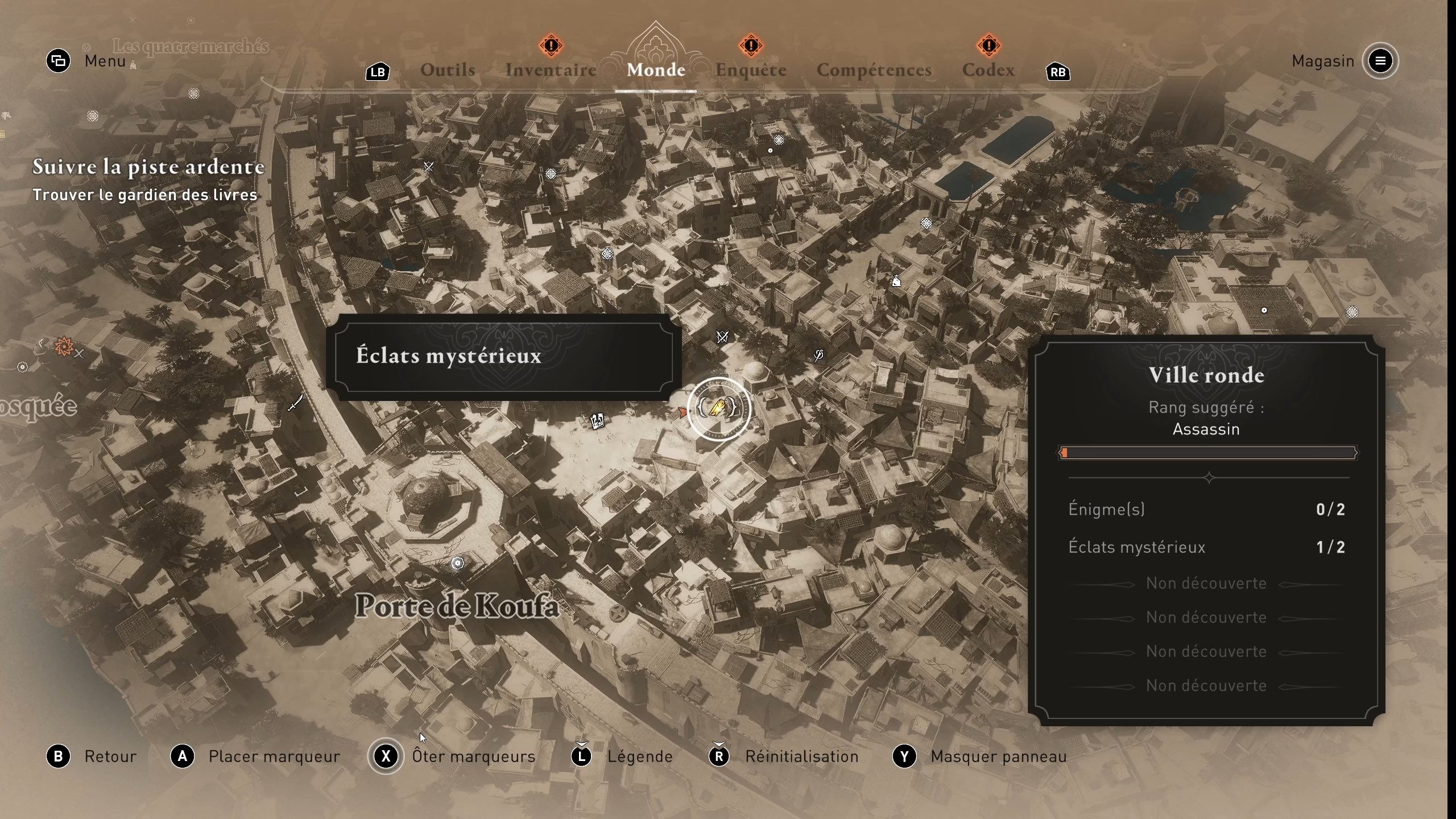Click Placer marqueur at the bottom
1456x819 pixels.
click(274, 756)
